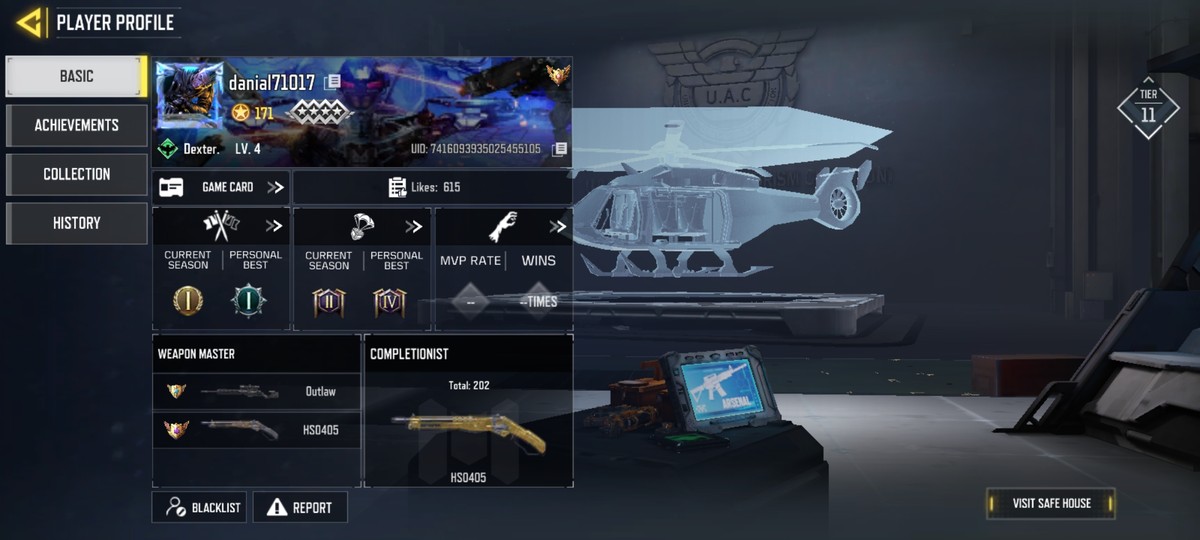Open the Tier 11 badge
Screen dimensions: 1200x540
tap(1147, 107)
